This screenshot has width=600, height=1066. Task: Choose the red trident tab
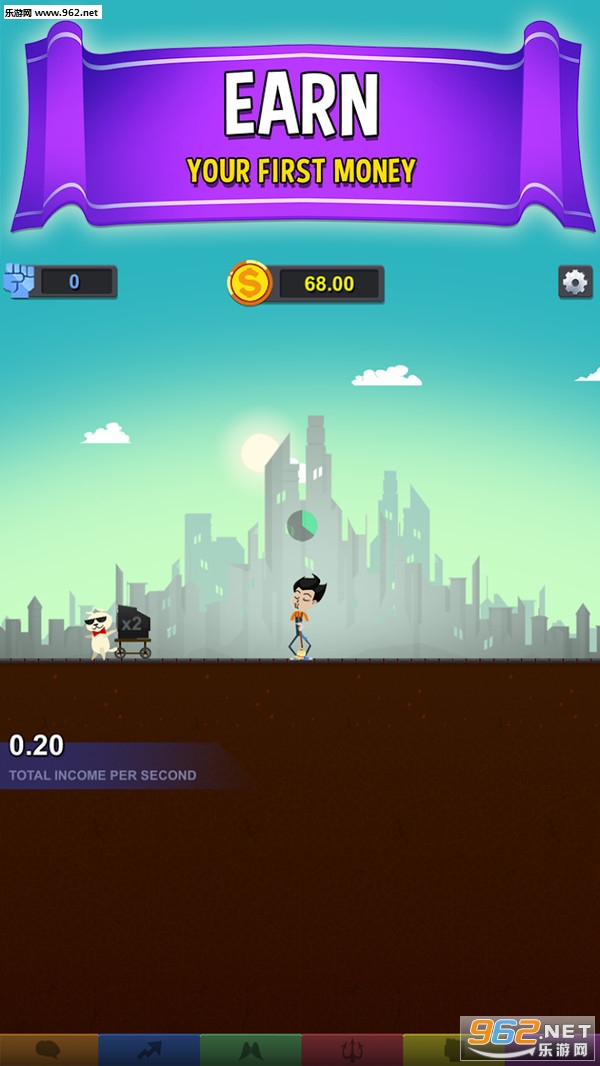tap(352, 1050)
